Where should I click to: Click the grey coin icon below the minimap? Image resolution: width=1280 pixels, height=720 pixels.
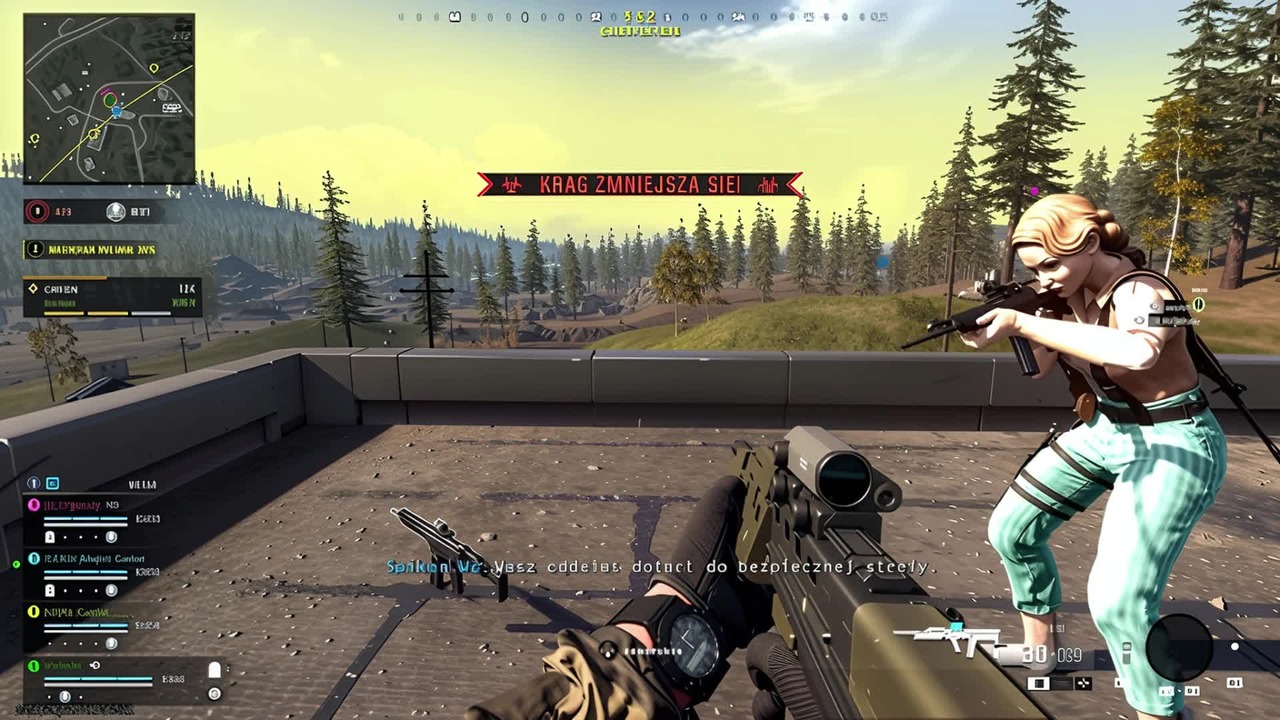point(116,211)
